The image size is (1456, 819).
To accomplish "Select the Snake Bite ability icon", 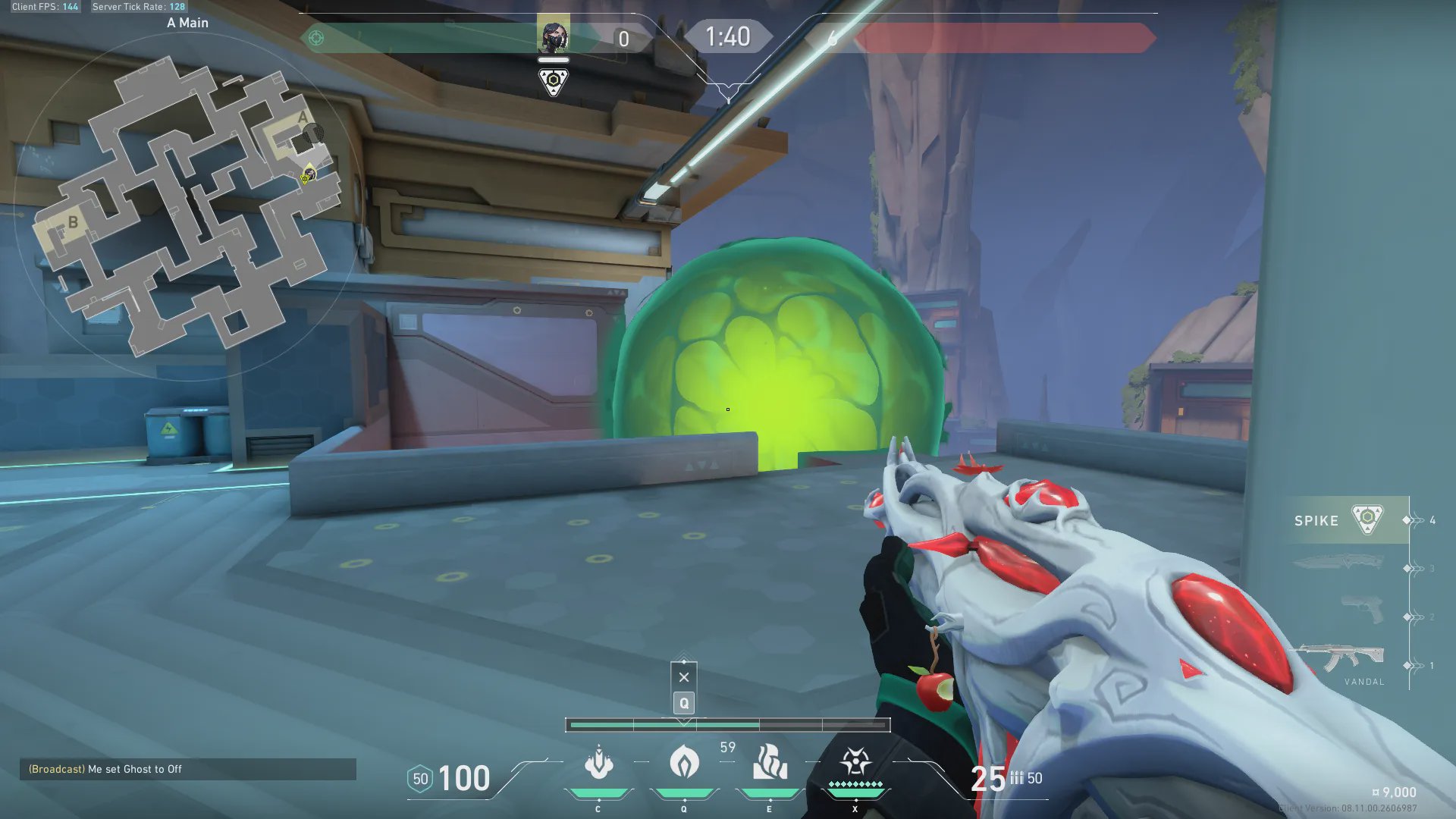I will point(598,763).
